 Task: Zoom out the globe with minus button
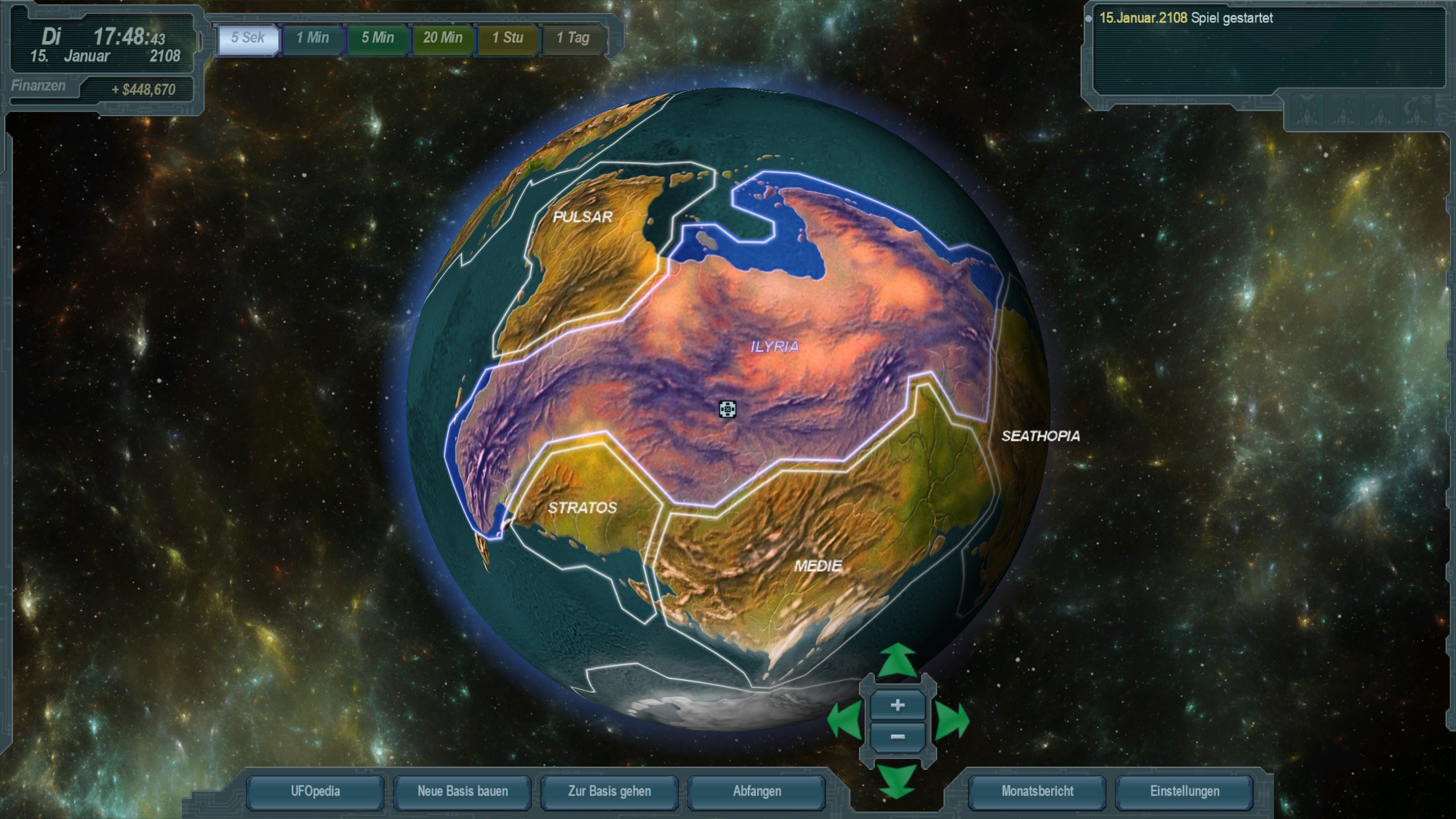click(x=897, y=737)
